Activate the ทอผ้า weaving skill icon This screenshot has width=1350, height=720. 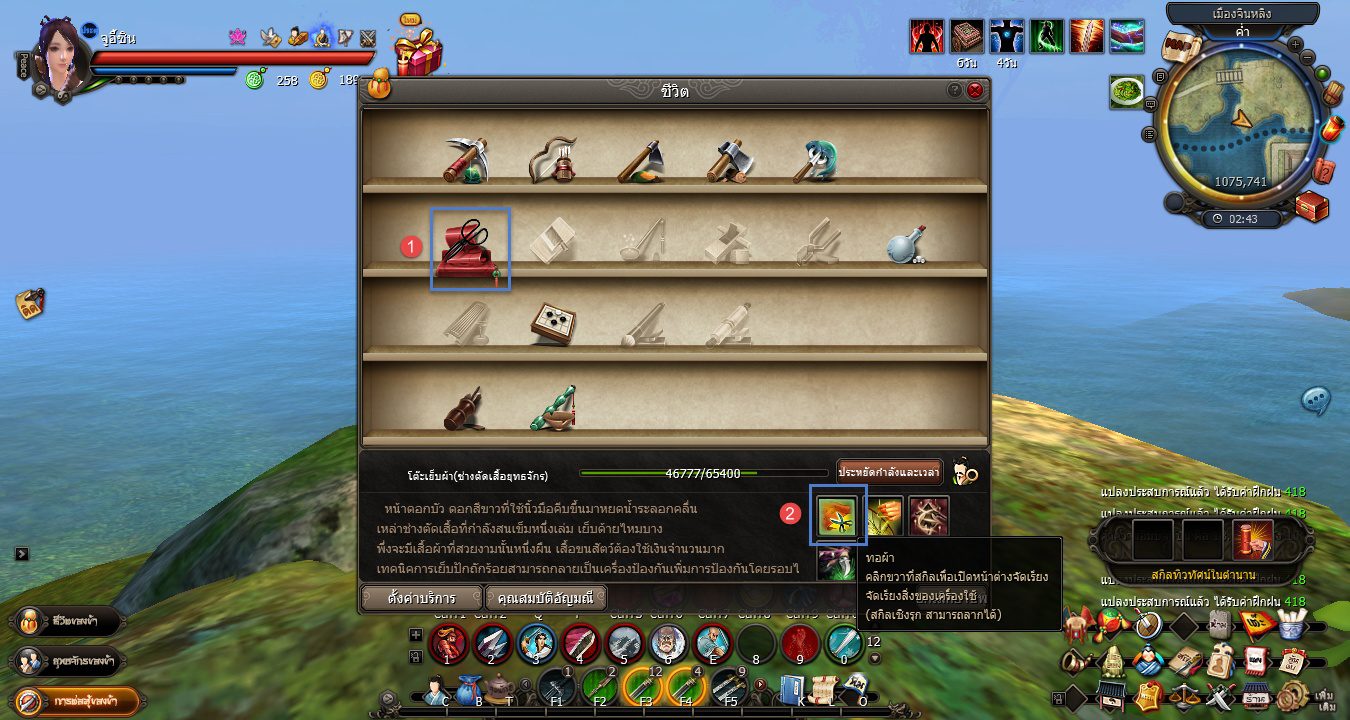(x=837, y=516)
